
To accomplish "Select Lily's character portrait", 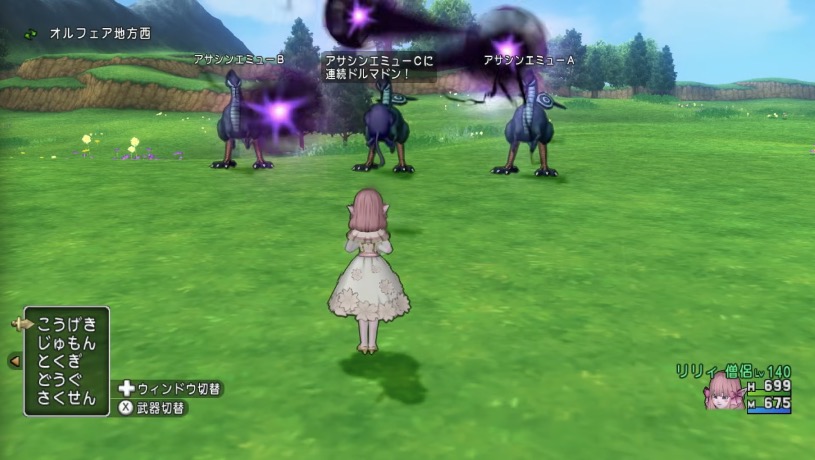I will 722,392.
